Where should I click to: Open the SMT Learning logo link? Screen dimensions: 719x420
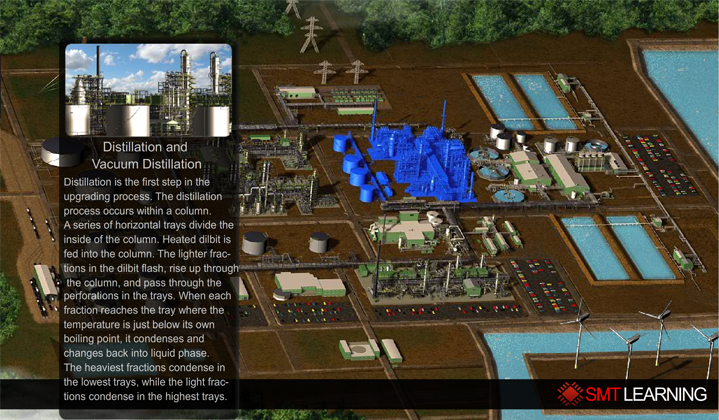pyautogui.click(x=633, y=393)
